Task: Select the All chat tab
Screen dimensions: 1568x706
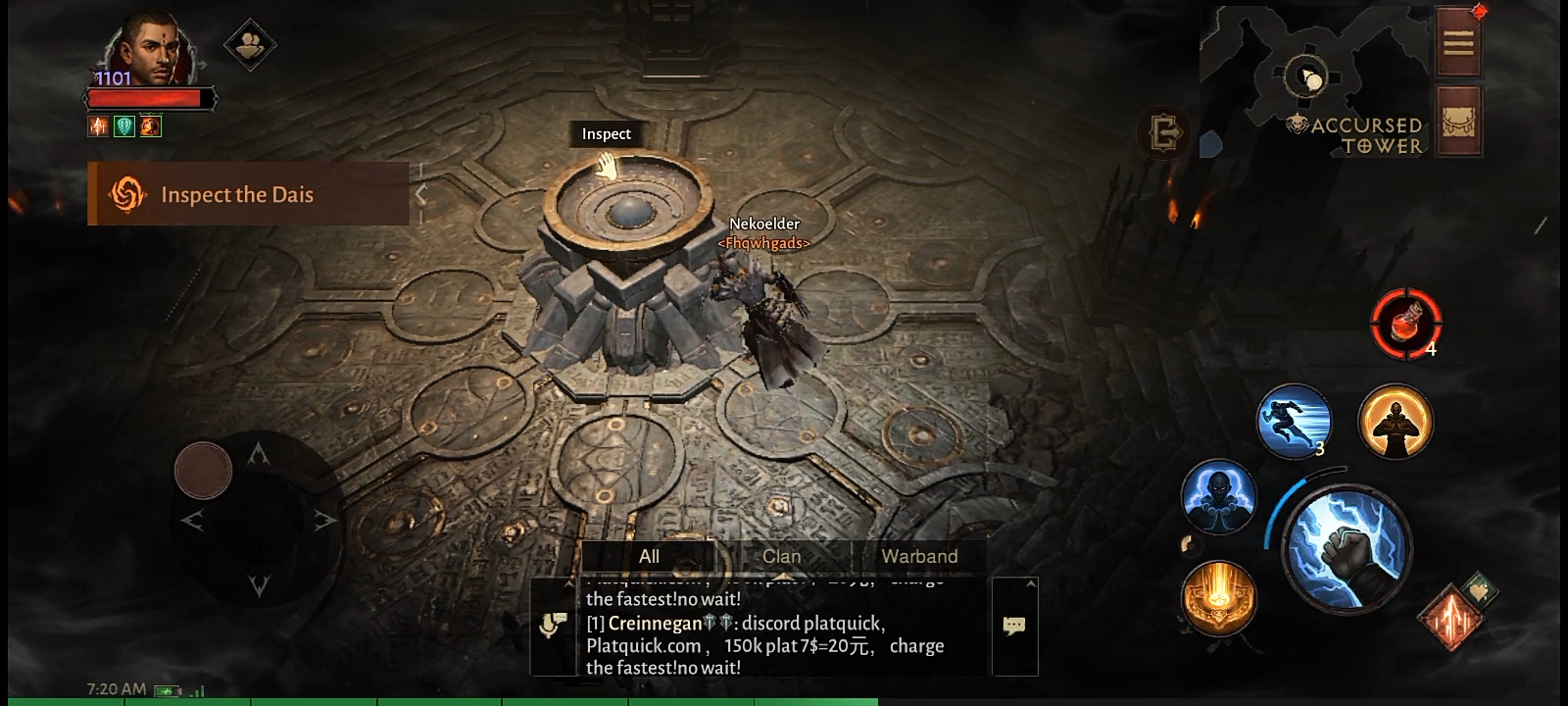Action: [649, 556]
